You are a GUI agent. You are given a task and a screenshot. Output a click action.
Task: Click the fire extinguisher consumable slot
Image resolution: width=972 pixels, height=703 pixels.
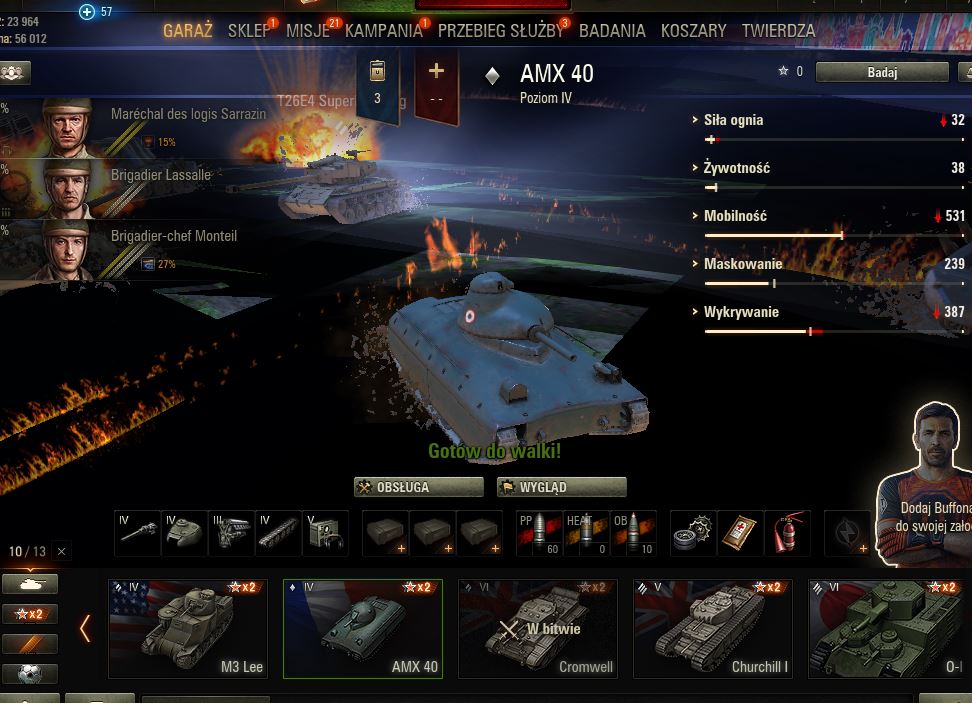[787, 532]
